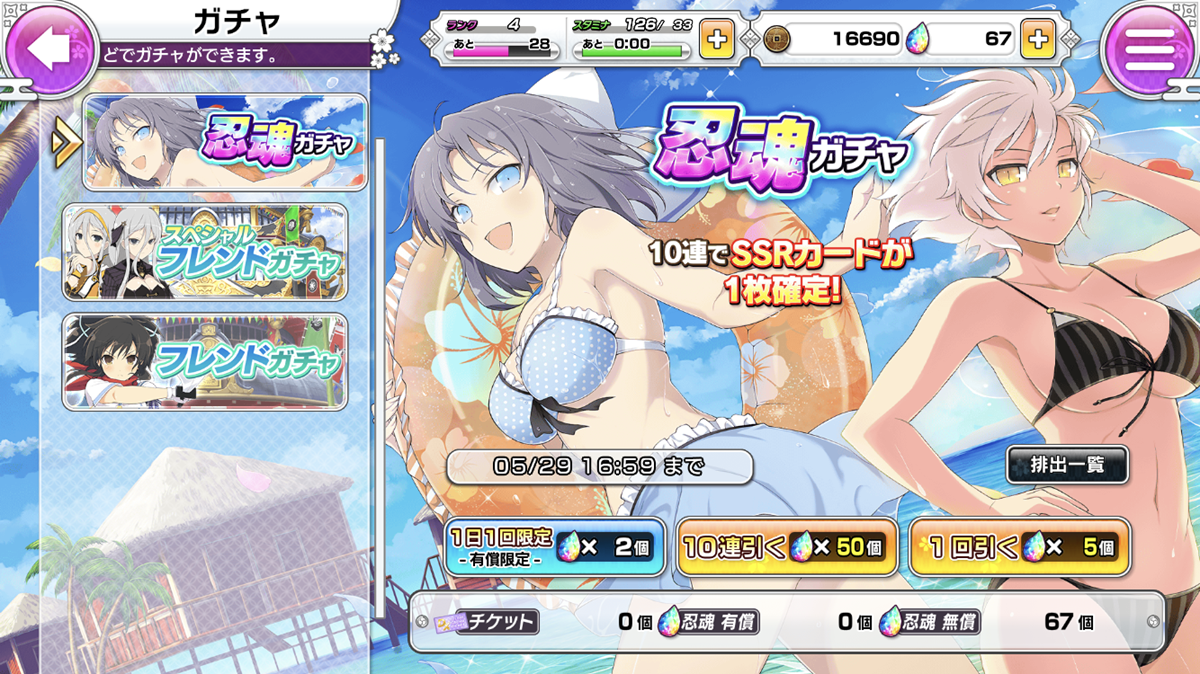Do the 1回引く 5-gem single pull
Image resolution: width=1200 pixels, height=674 pixels.
pos(1020,548)
